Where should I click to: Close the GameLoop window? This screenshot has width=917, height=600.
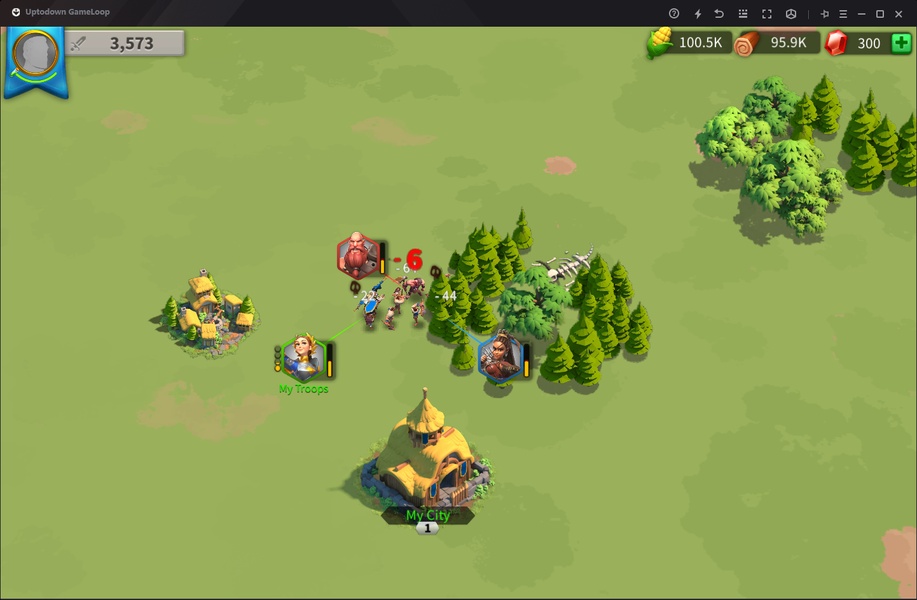pos(902,13)
